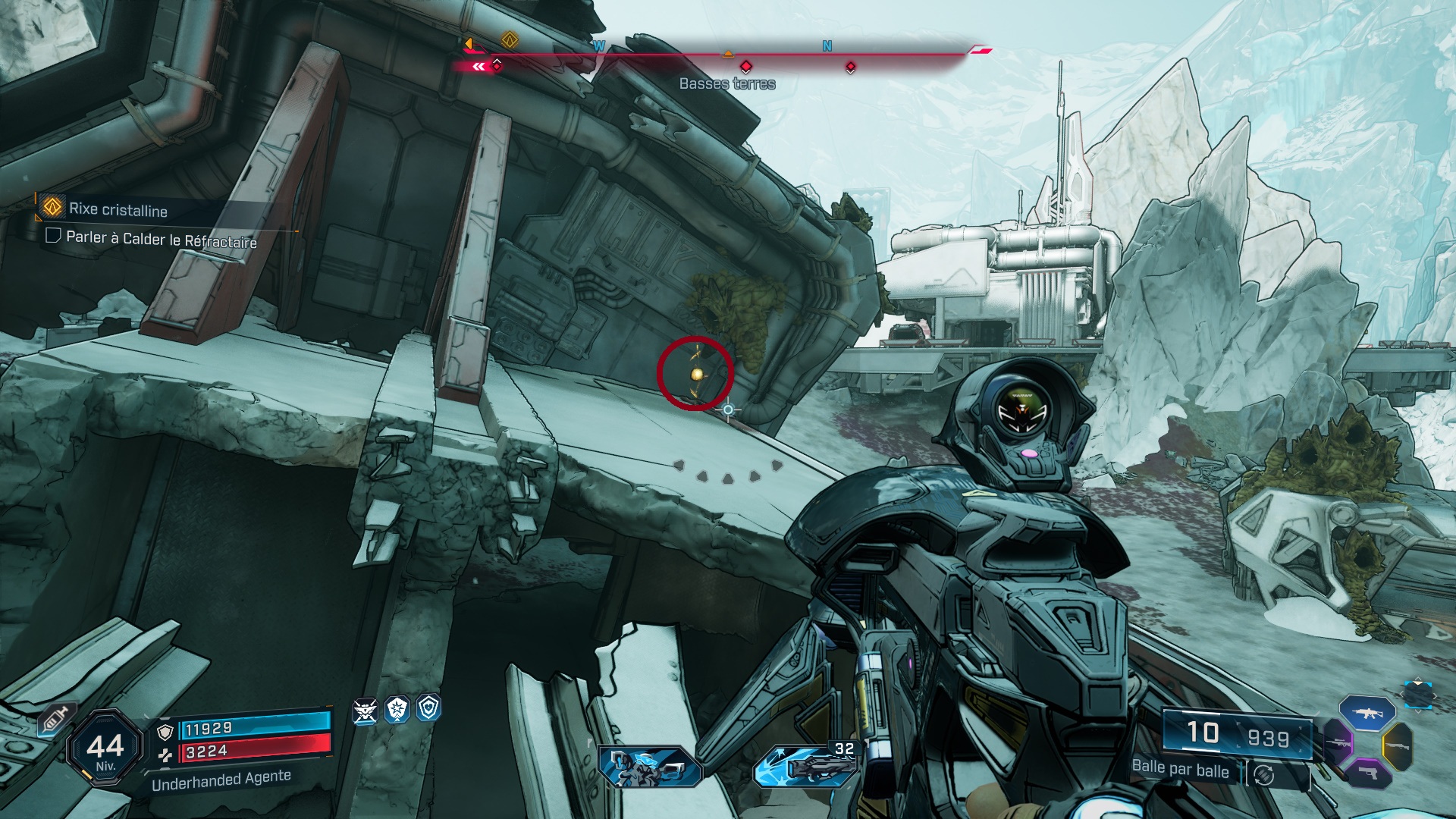
Task: Select the assault rifle weapon slot
Action: pos(1367,713)
